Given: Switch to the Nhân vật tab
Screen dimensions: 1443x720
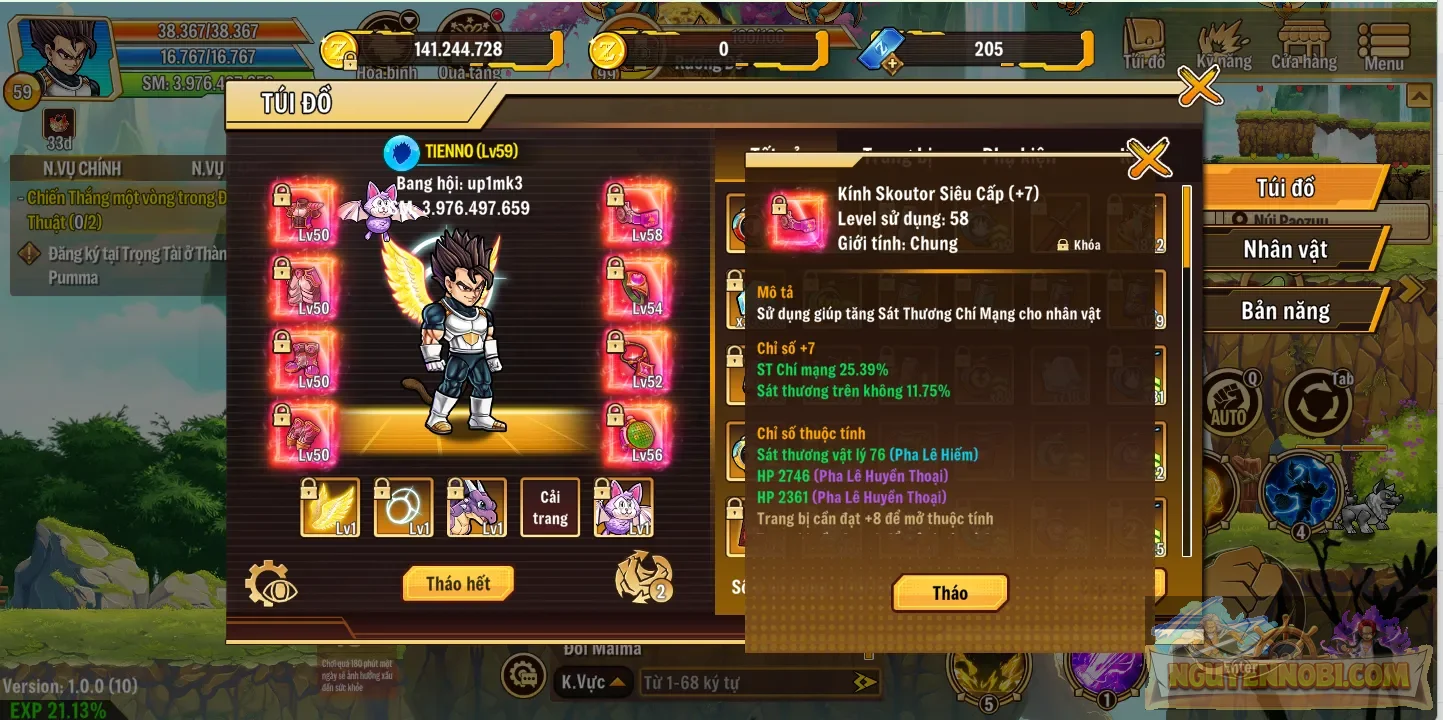Looking at the screenshot, I should pos(1287,249).
